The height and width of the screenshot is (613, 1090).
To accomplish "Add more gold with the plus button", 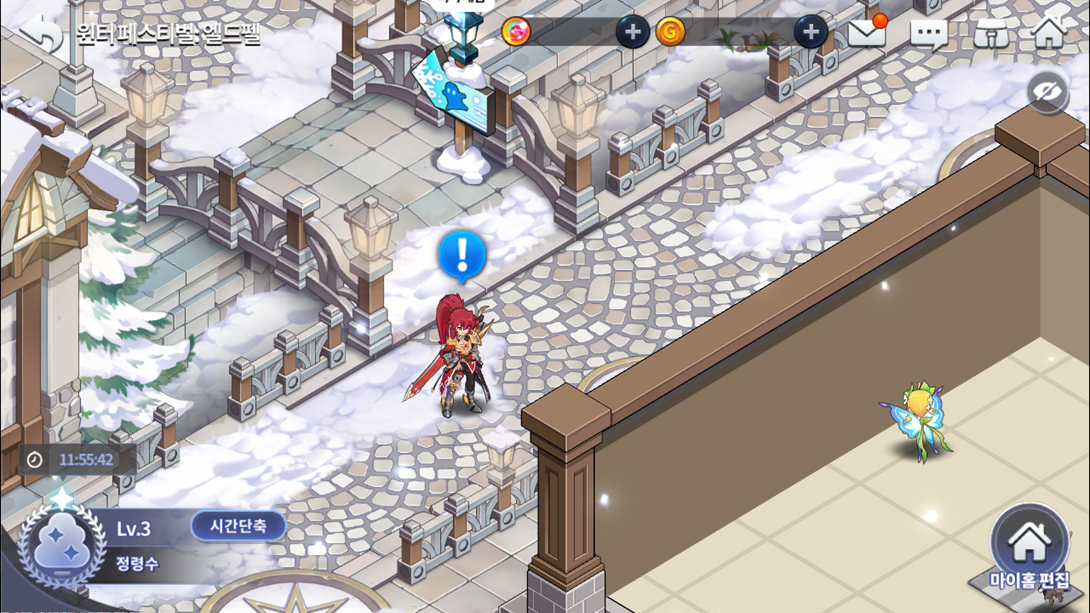I will tap(810, 32).
